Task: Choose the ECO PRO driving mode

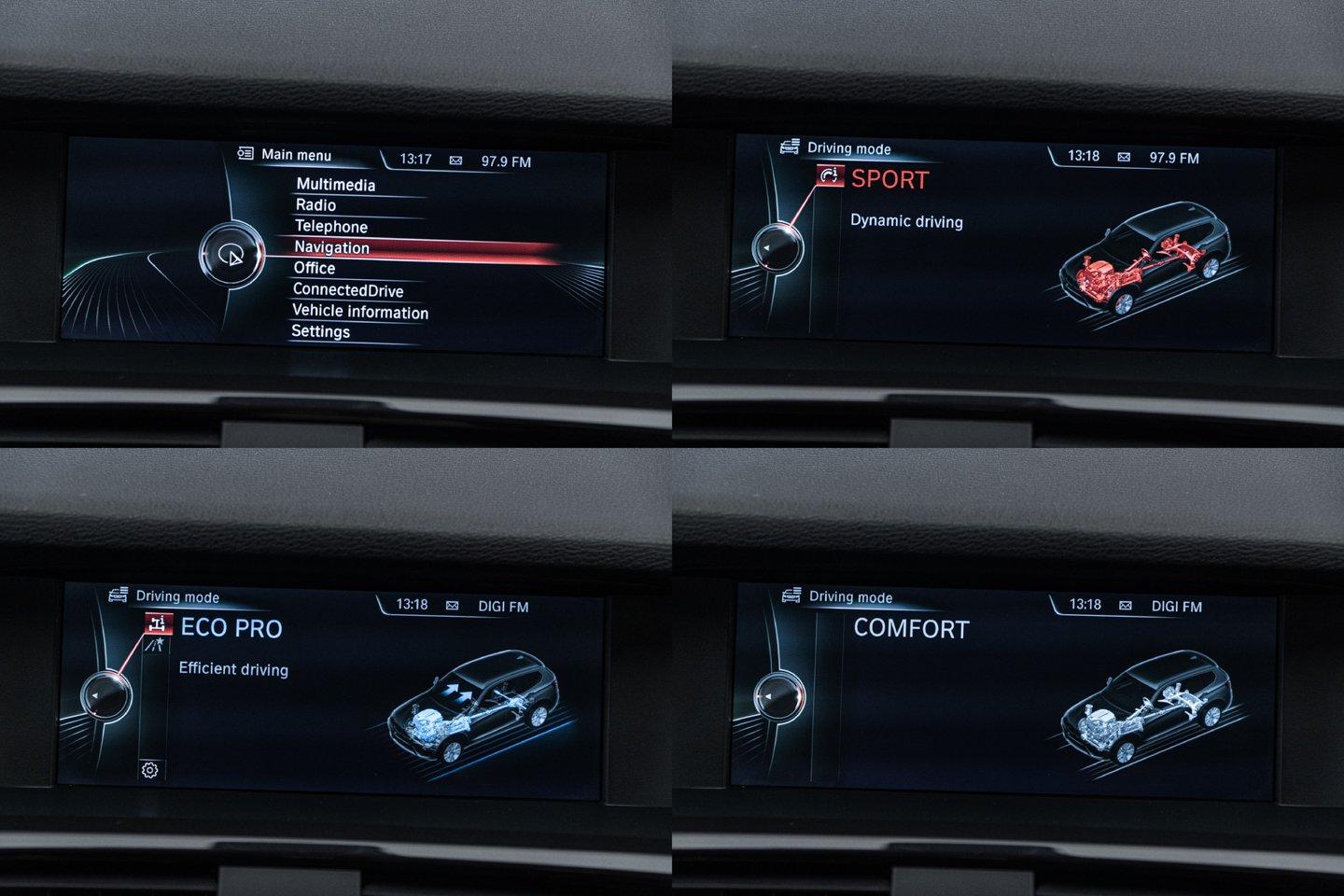Action: tap(231, 628)
